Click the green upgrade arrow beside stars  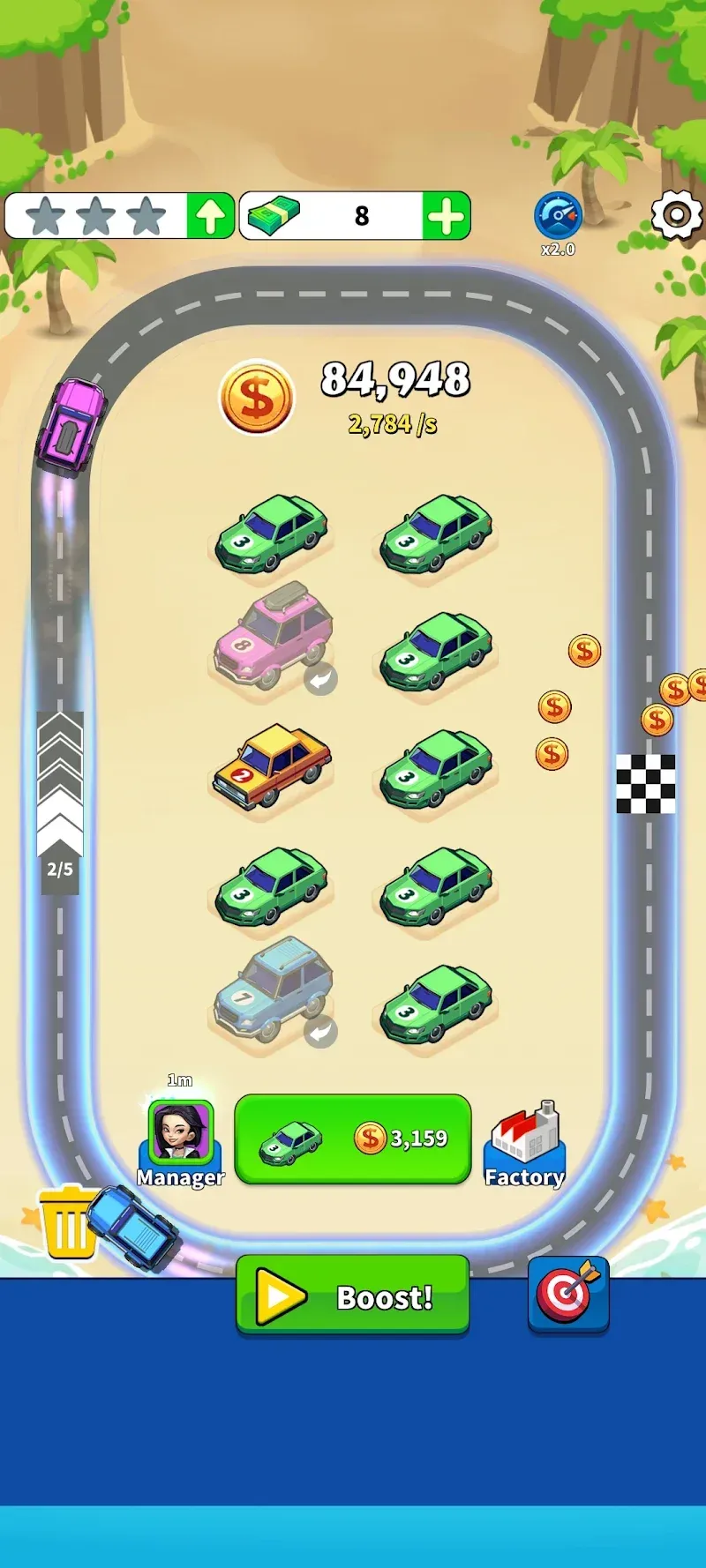[210, 216]
